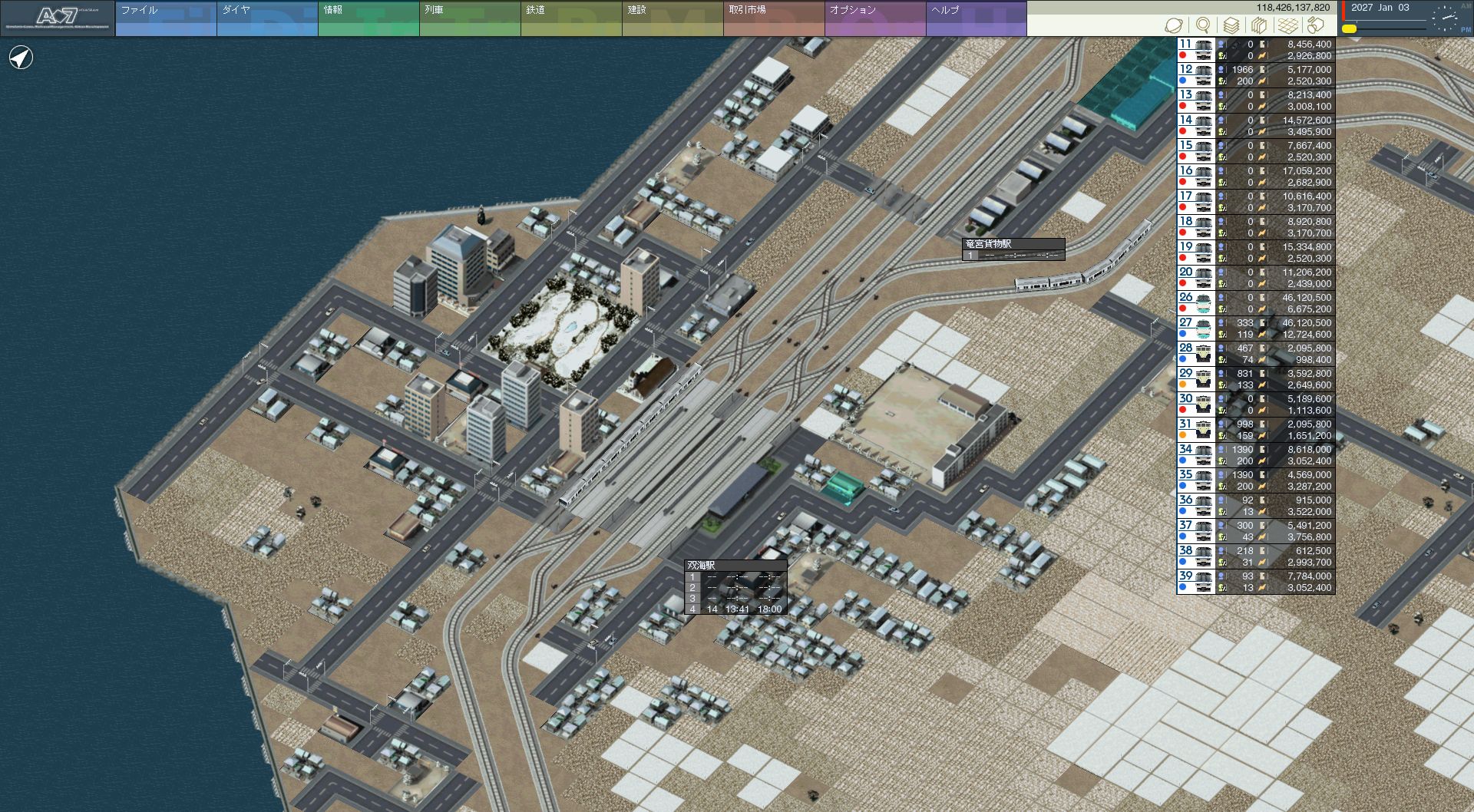Click the stacked layers icon
This screenshot has width=1474, height=812.
1231,25
